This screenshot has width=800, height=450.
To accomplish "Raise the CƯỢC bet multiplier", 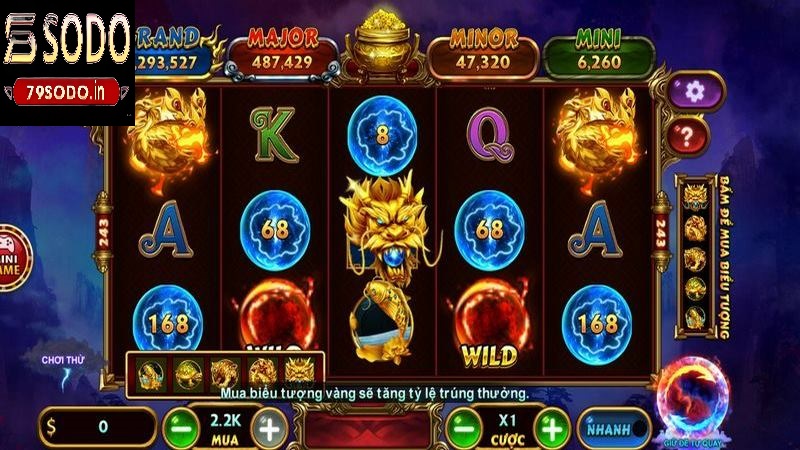I will click(x=551, y=427).
